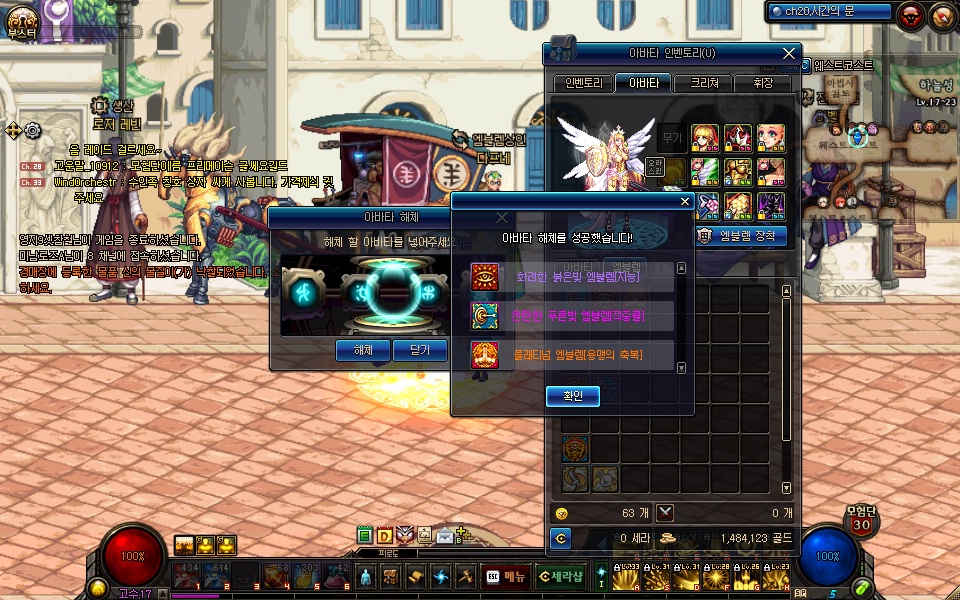Click the 해체 dismantle button
Image resolution: width=960 pixels, height=600 pixels.
click(x=363, y=350)
